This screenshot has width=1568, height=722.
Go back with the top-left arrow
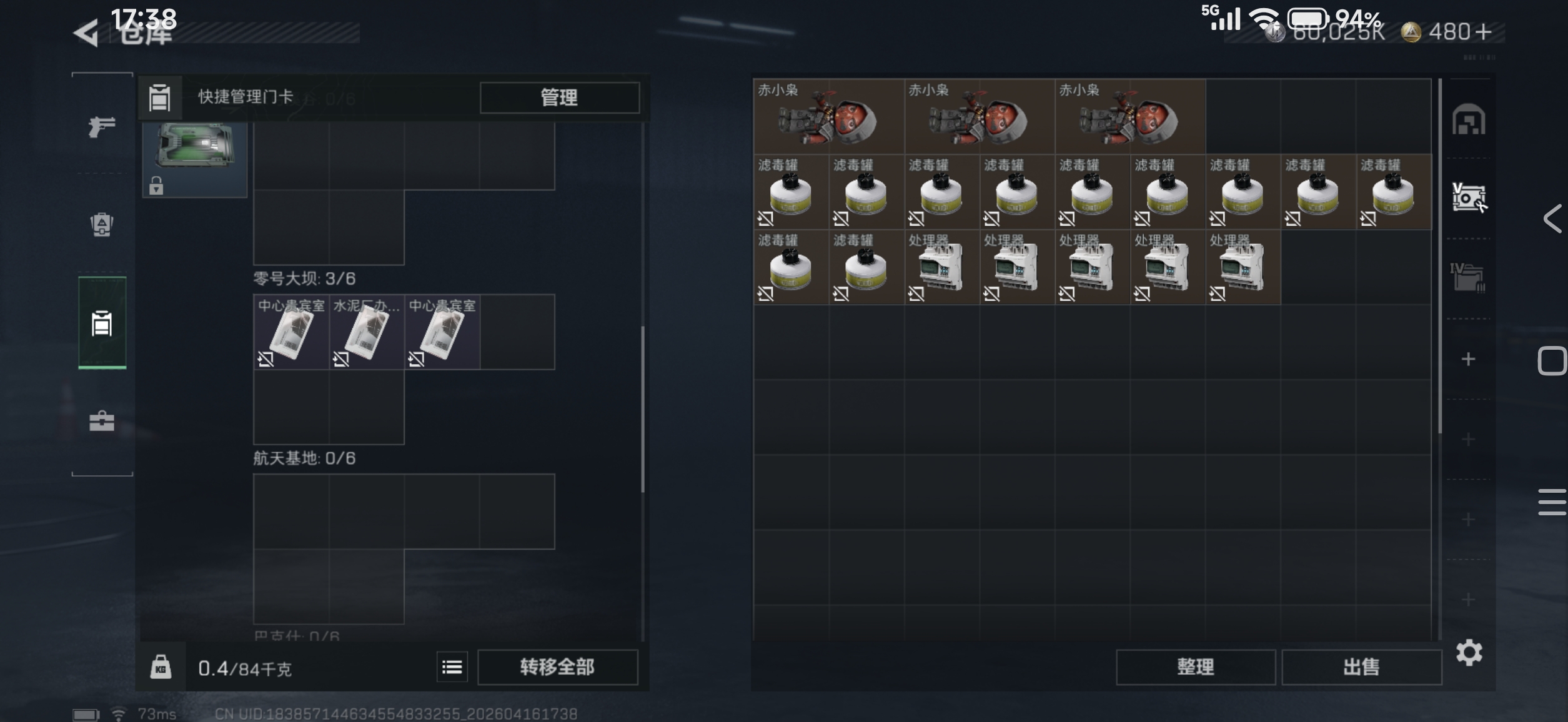pyautogui.click(x=86, y=33)
